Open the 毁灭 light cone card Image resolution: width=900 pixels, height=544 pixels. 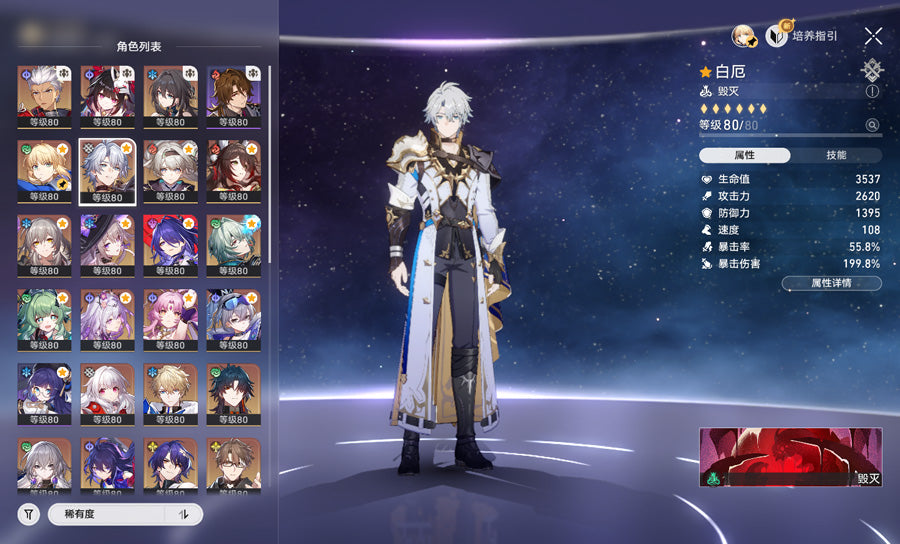click(x=791, y=457)
